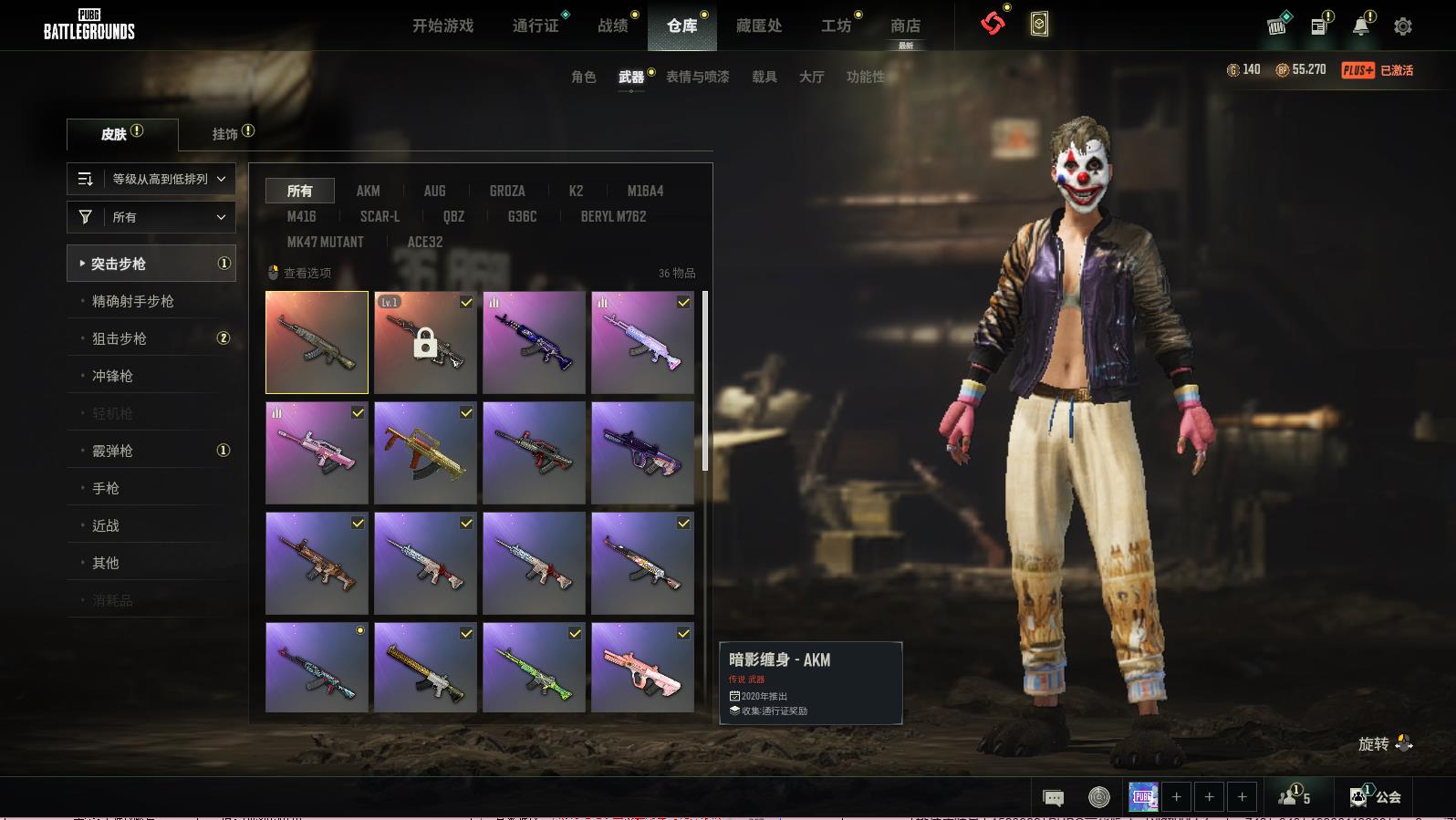
Task: Show the 霰弹枪 shotgun category
Action: tap(112, 451)
